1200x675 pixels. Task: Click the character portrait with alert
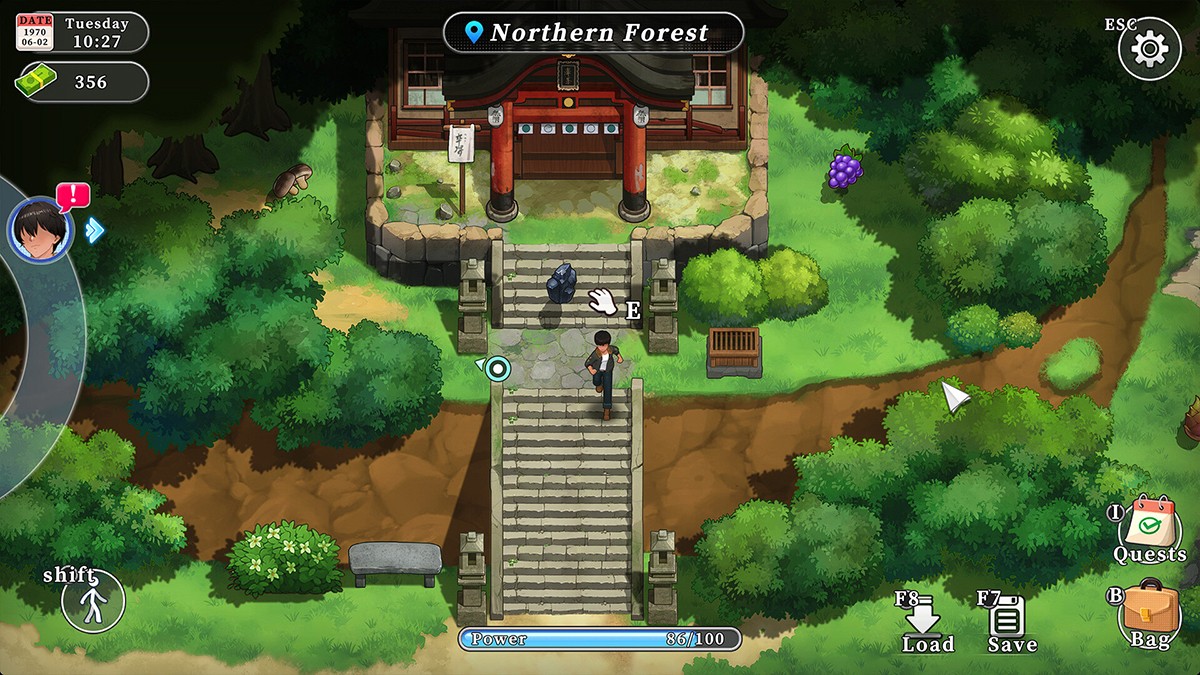41,229
